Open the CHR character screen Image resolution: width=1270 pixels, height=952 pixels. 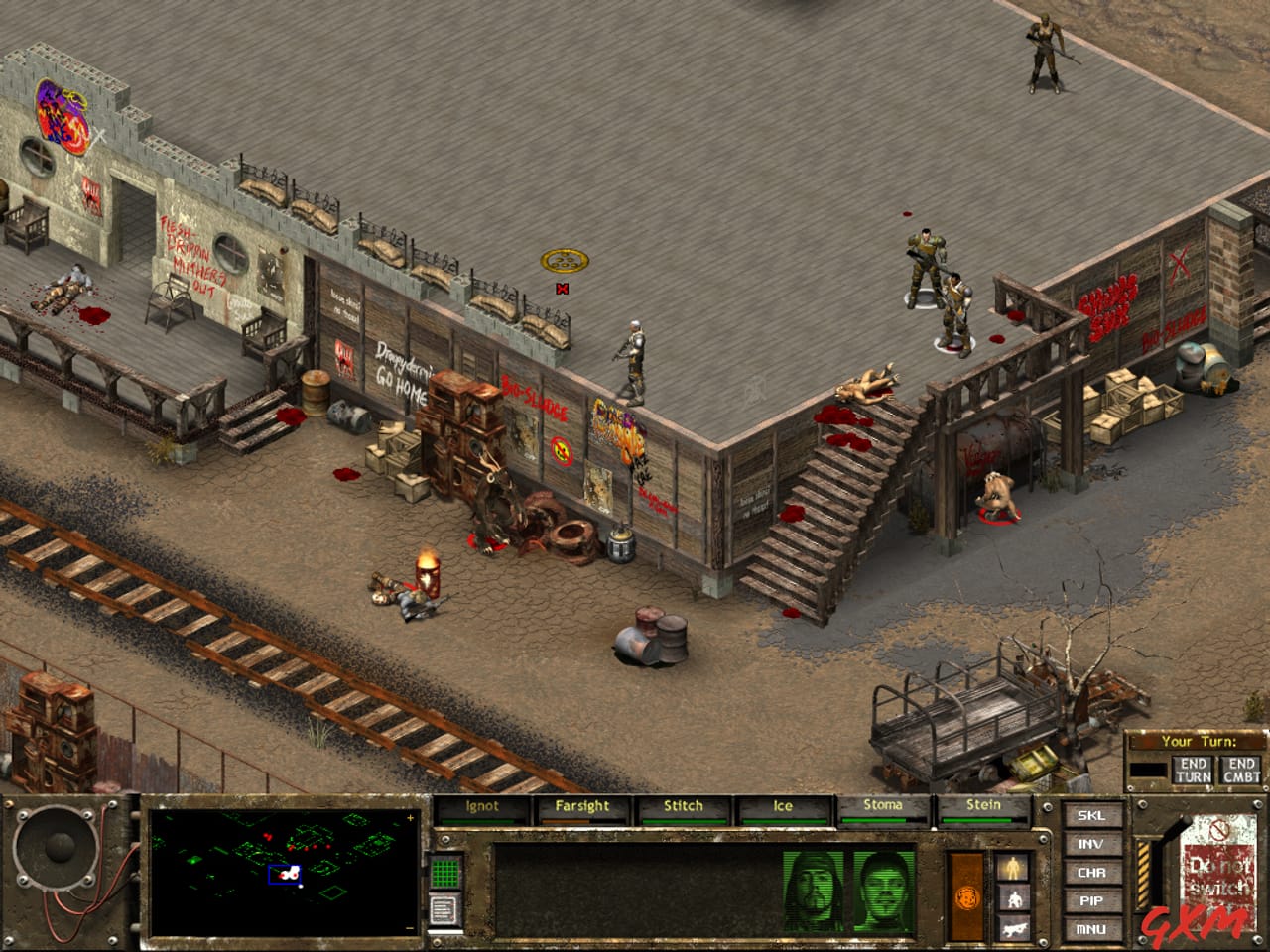pos(1091,873)
